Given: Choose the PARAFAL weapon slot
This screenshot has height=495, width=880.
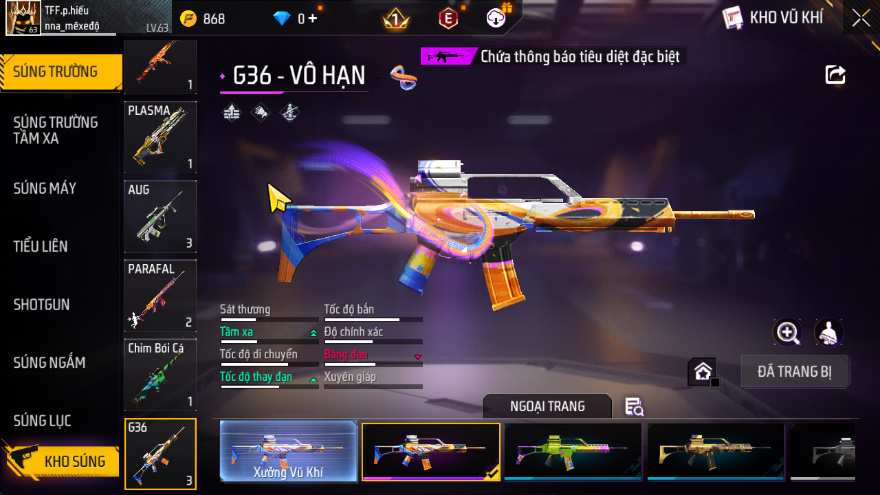Looking at the screenshot, I should tap(160, 296).
